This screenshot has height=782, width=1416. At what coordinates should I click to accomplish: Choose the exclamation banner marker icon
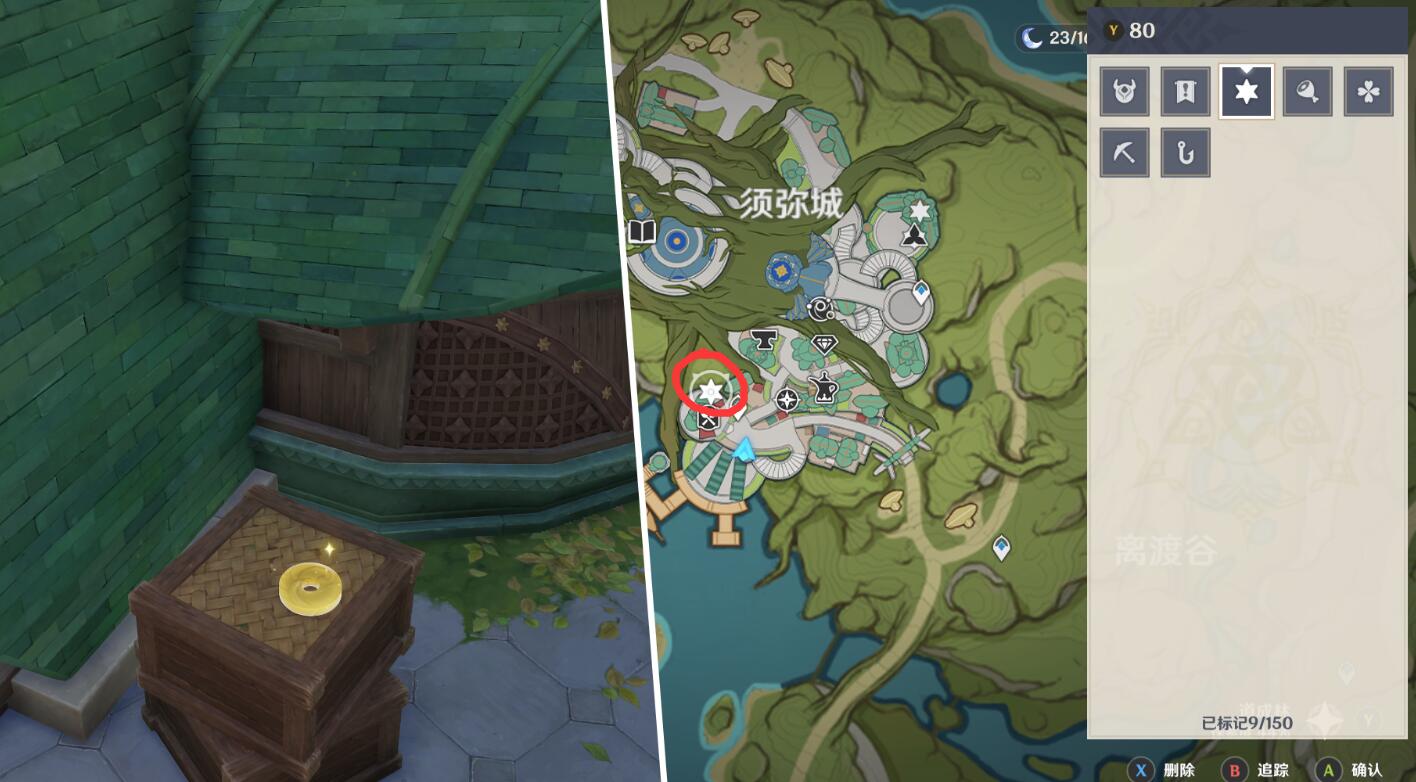point(1185,92)
